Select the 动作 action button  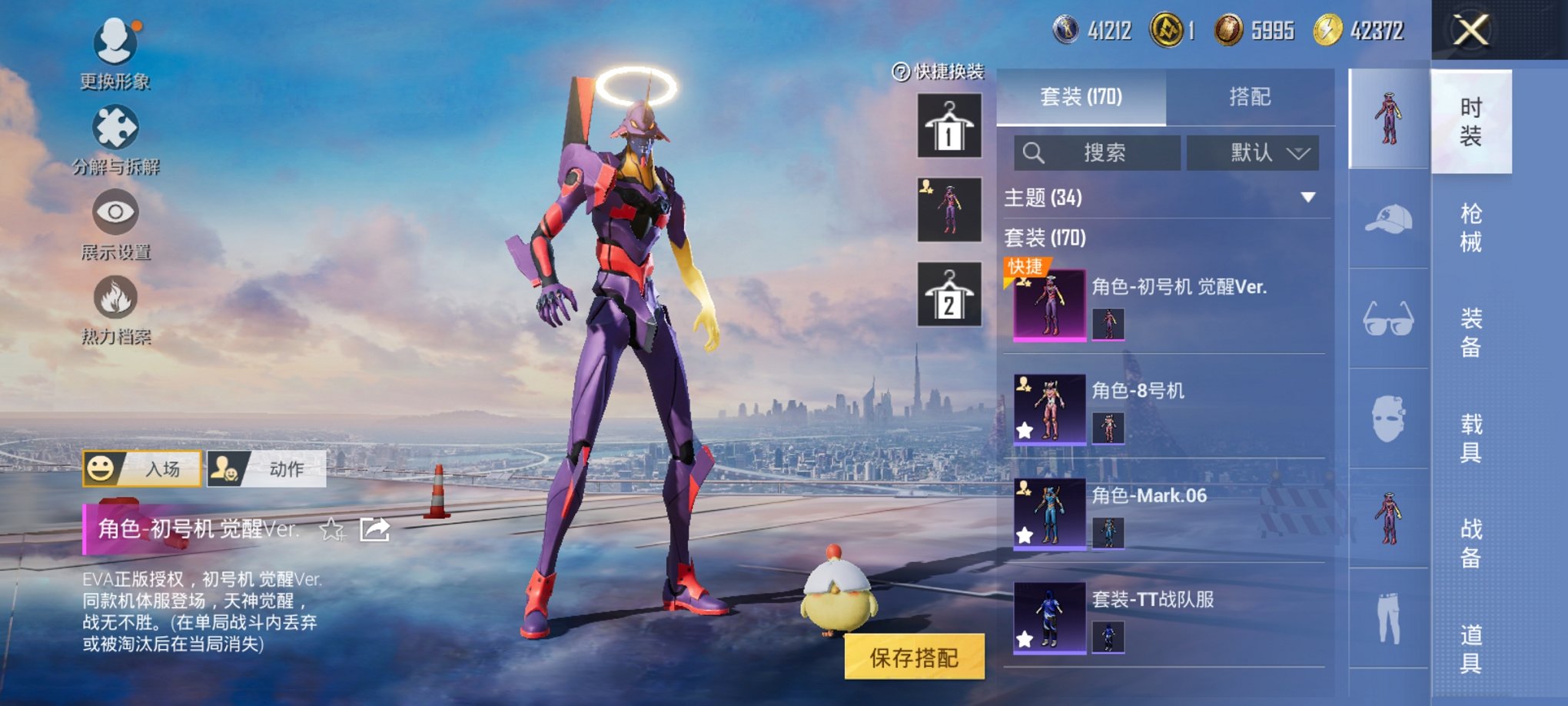[x=267, y=468]
